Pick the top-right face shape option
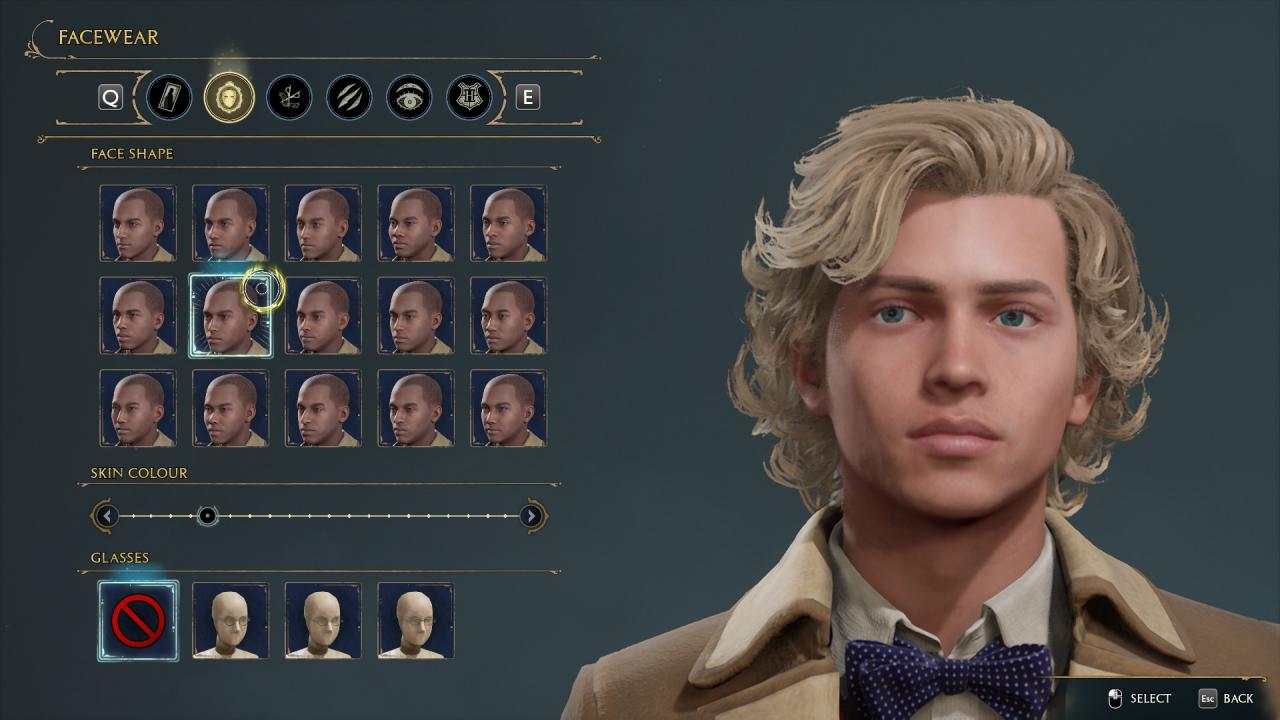The image size is (1280, 720). click(x=509, y=222)
